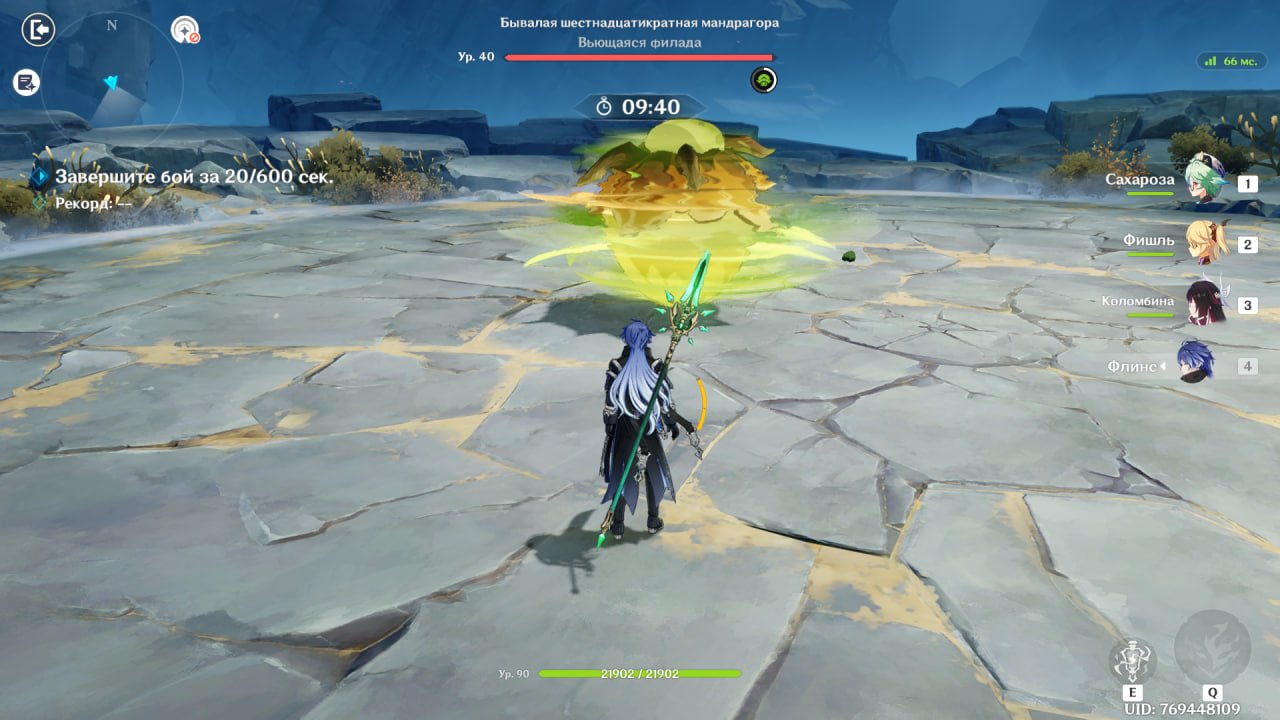Switch to party member Коломбина
Image resolution: width=1280 pixels, height=720 pixels.
pyautogui.click(x=1204, y=303)
